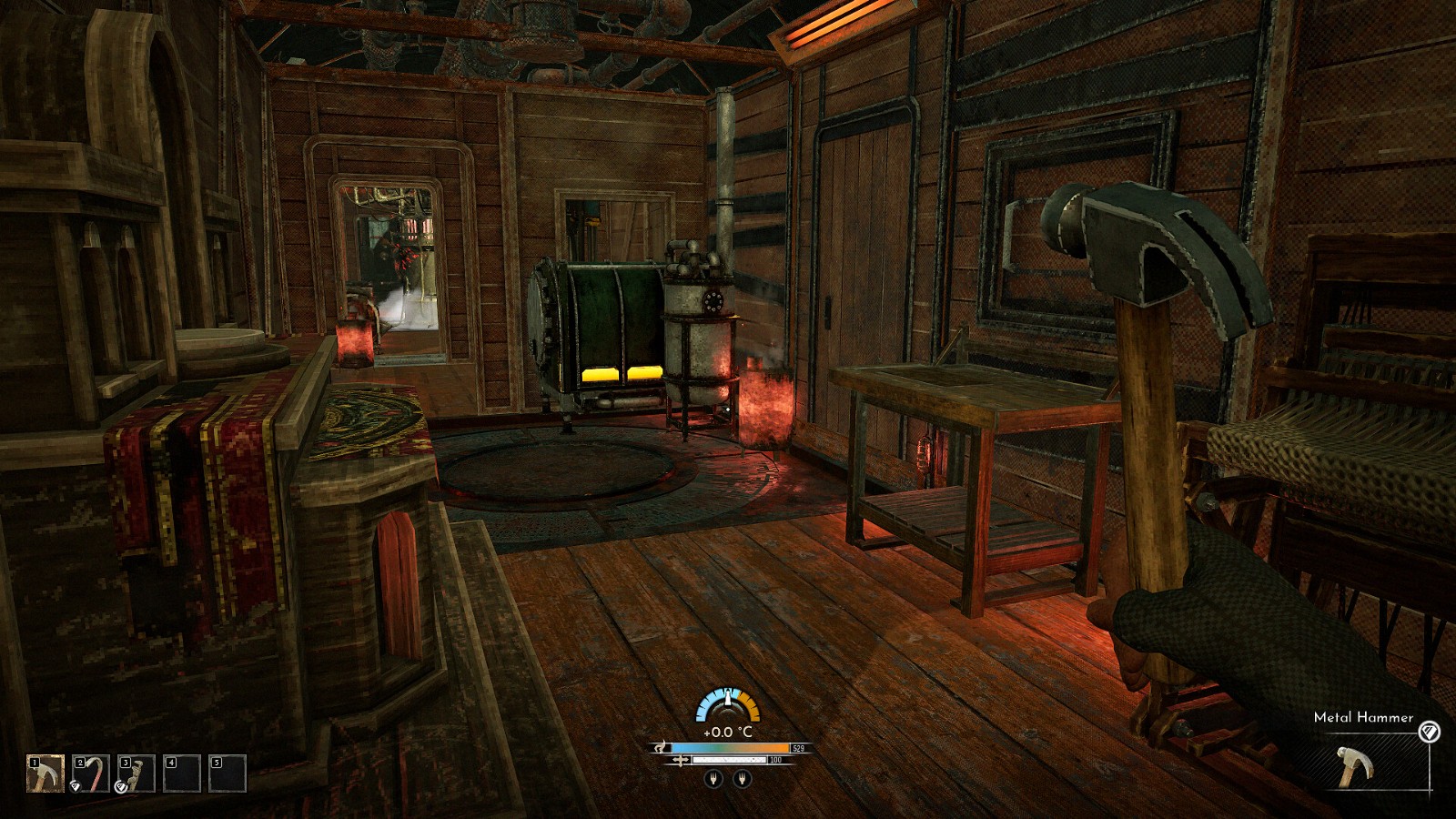Click the temperature gauge dial
1456x819 pixels.
coord(727,705)
